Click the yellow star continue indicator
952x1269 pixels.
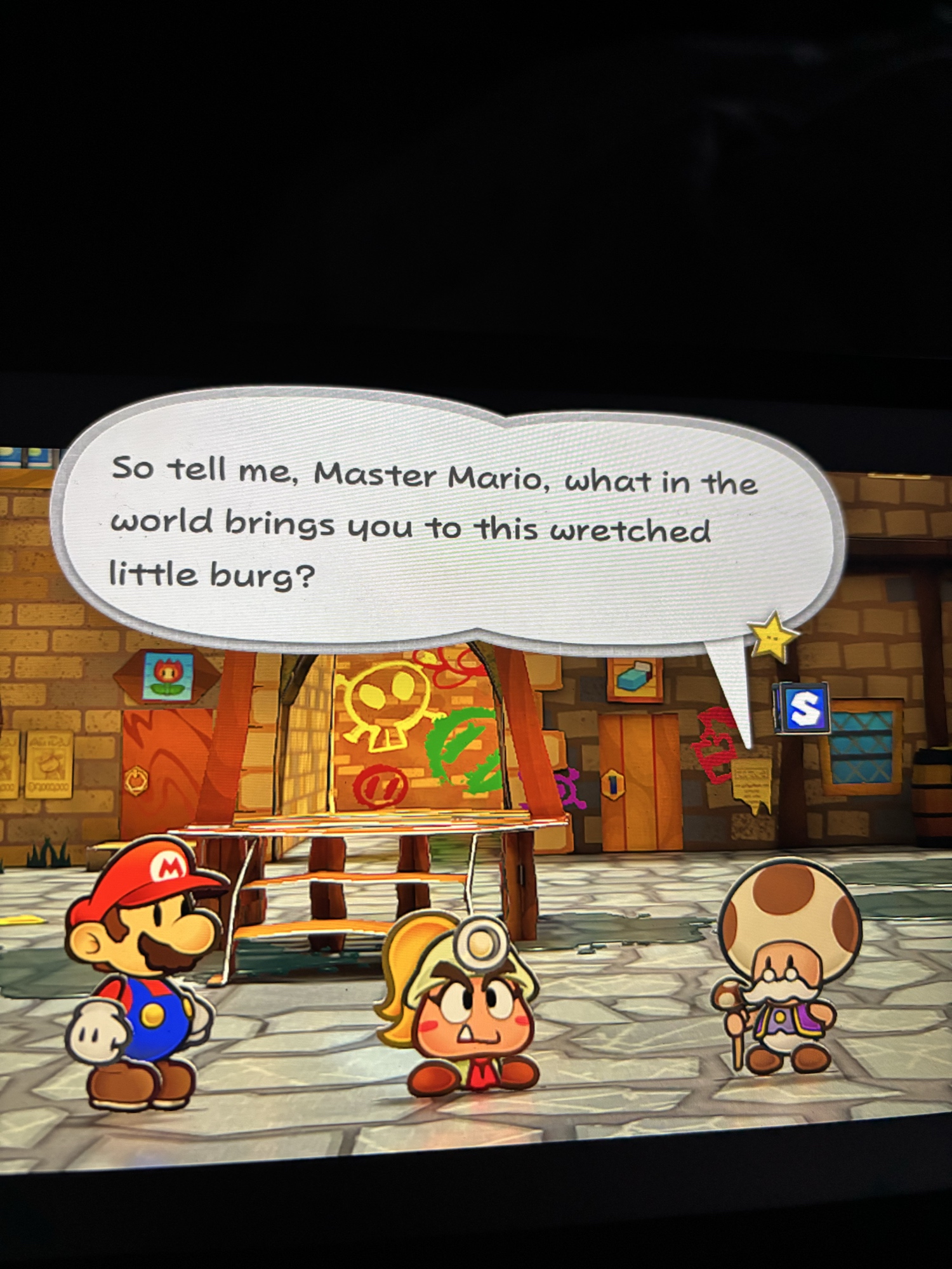click(772, 635)
